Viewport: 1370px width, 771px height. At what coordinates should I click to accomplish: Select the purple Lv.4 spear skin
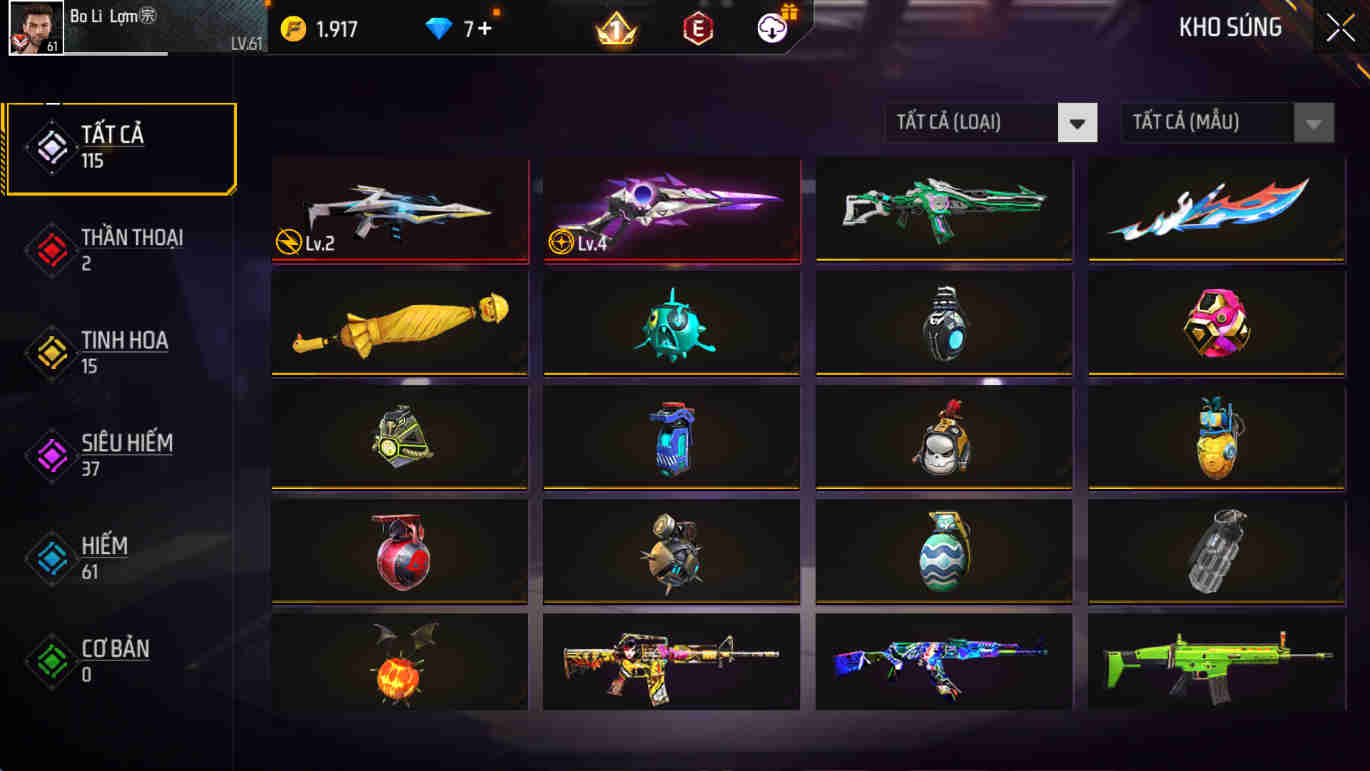(x=671, y=210)
